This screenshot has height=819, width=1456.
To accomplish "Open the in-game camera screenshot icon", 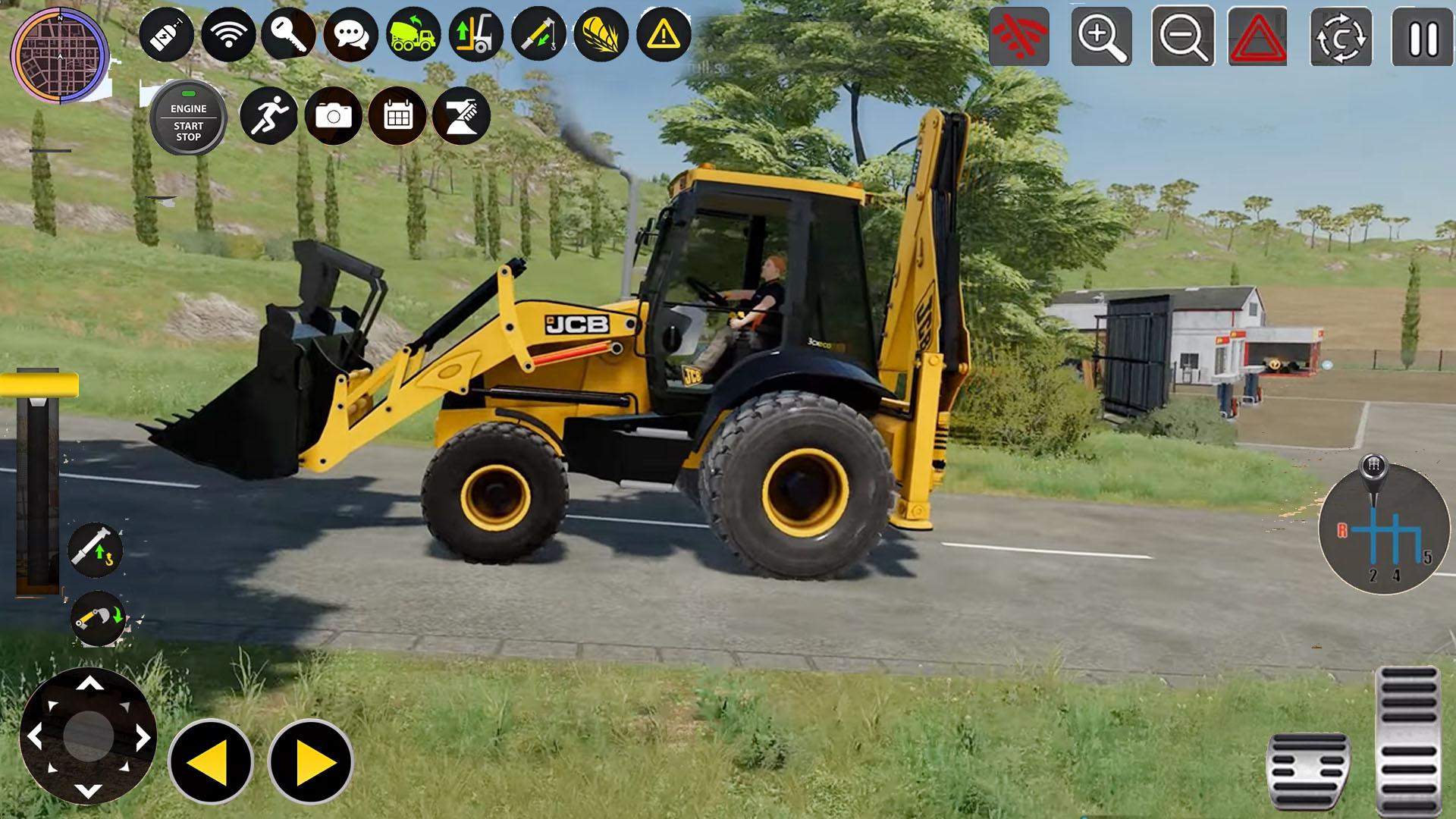I will [x=334, y=115].
